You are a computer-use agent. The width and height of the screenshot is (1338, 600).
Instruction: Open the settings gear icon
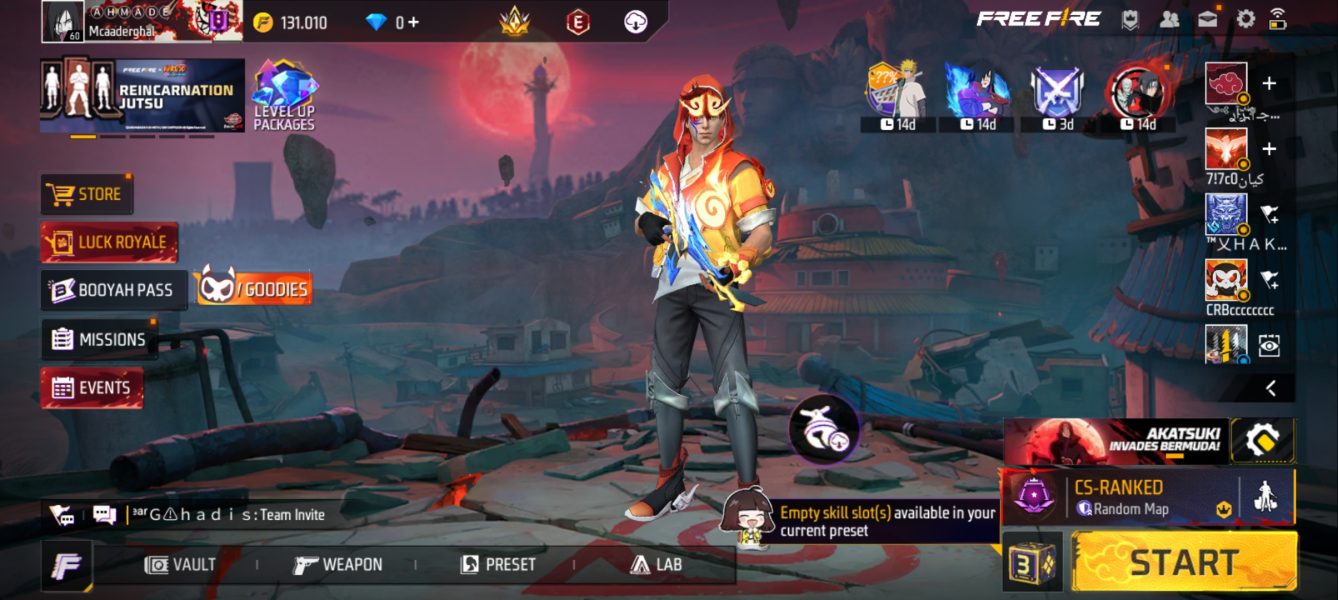(x=1245, y=19)
